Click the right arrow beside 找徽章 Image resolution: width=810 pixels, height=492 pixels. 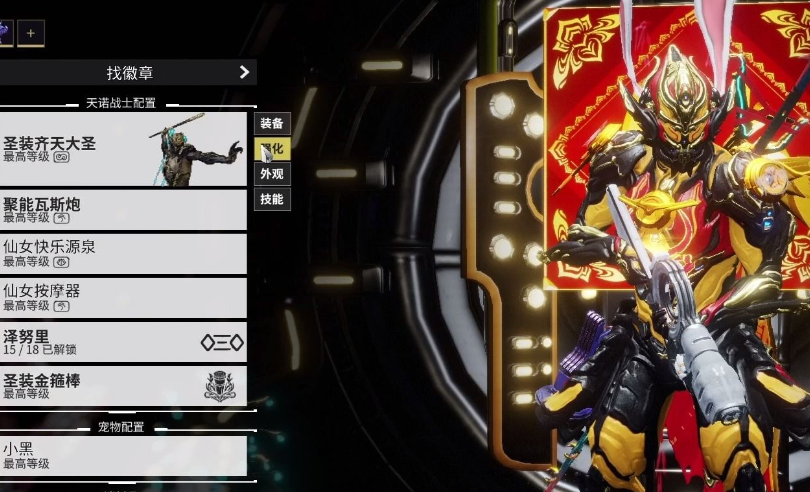click(244, 72)
